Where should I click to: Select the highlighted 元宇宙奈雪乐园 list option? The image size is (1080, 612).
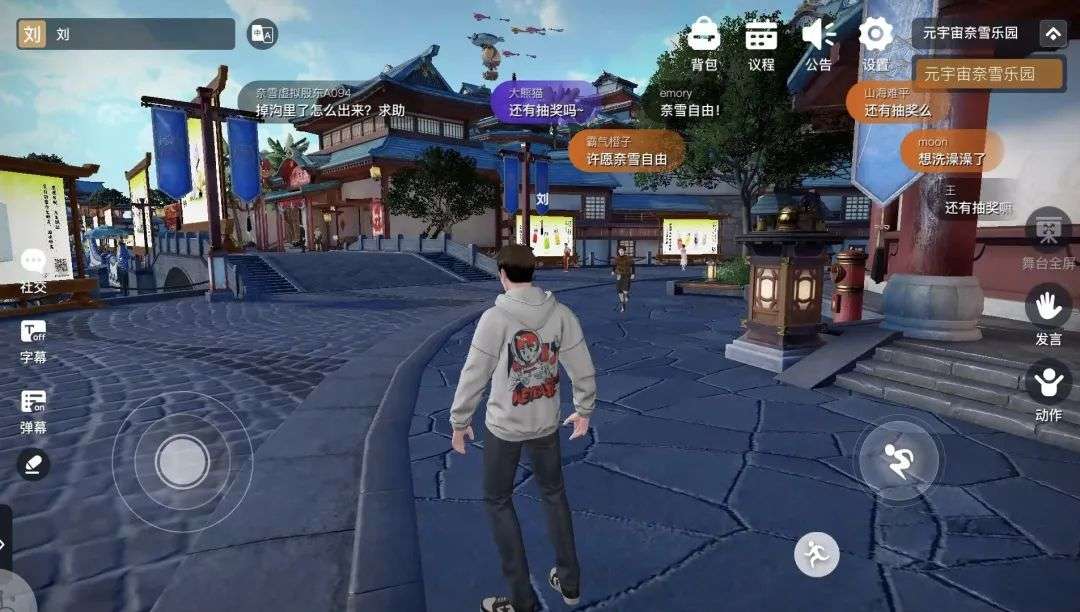tap(988, 74)
